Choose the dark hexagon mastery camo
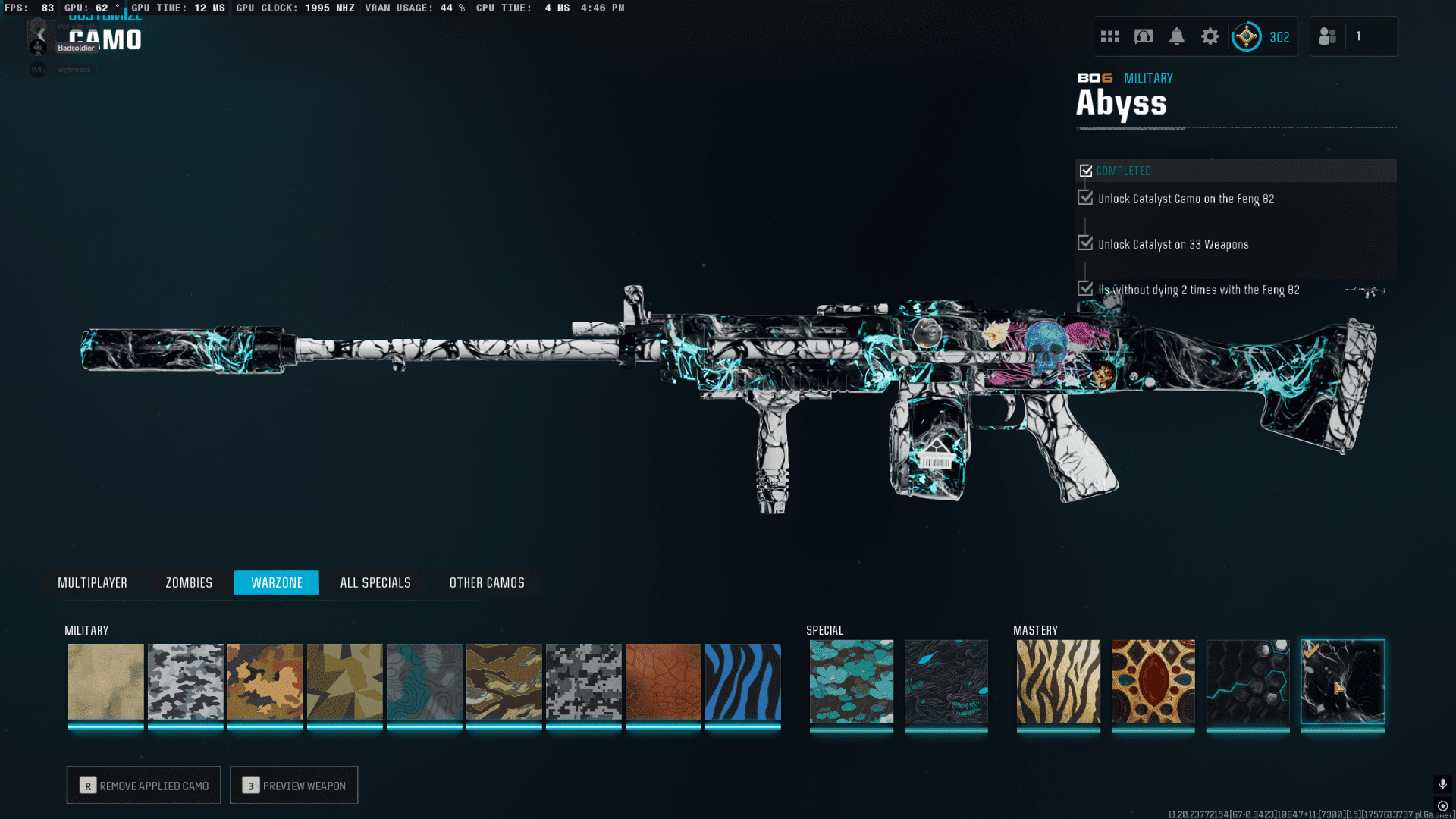 1247,682
